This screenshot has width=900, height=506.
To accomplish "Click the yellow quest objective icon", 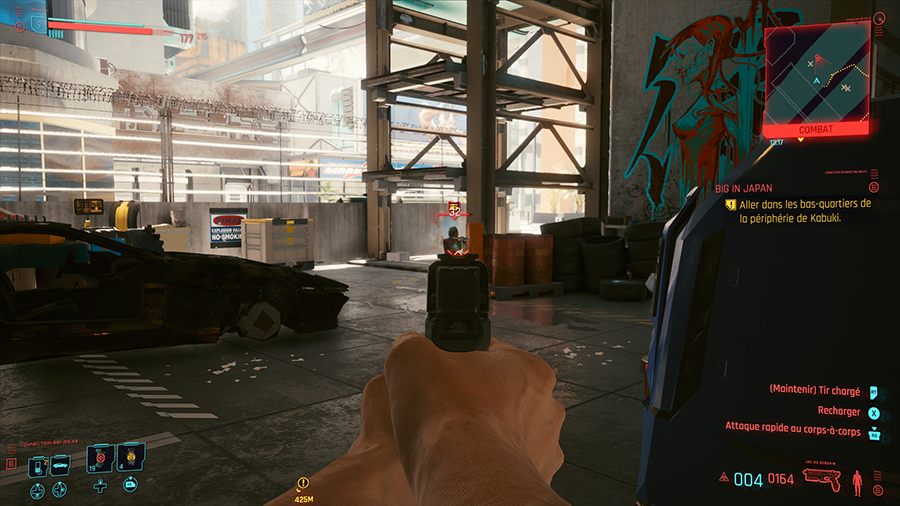I will (730, 203).
